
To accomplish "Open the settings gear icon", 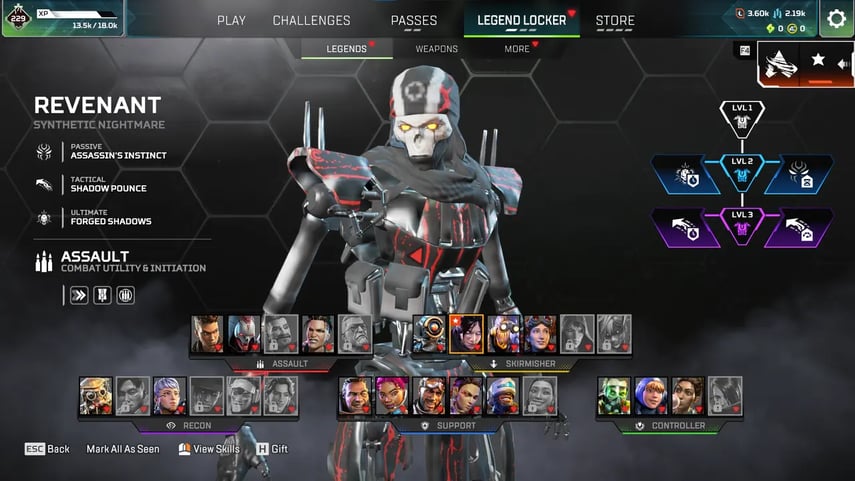I will coord(836,18).
